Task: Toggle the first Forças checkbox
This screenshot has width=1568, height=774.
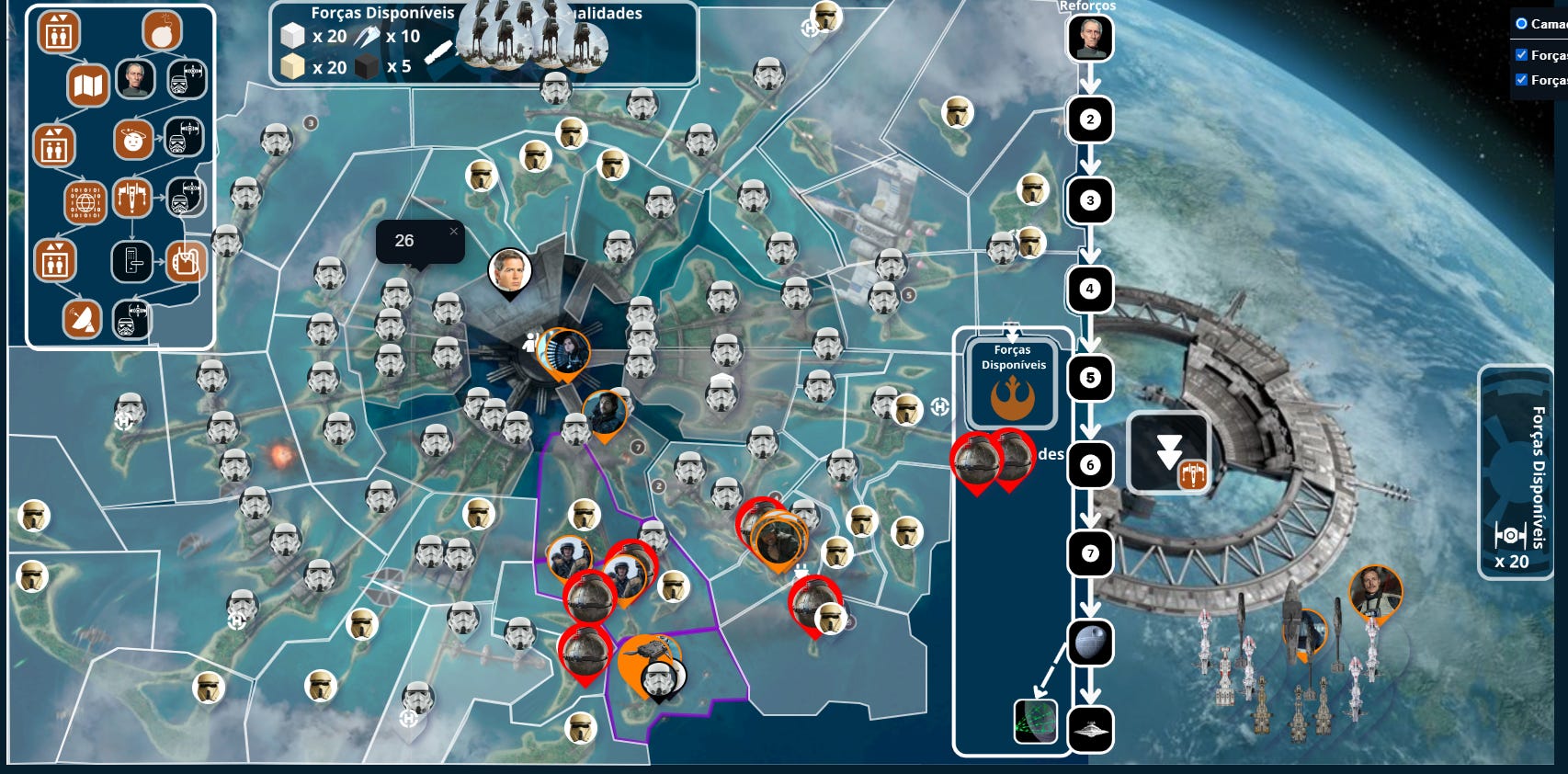Action: click(1521, 54)
